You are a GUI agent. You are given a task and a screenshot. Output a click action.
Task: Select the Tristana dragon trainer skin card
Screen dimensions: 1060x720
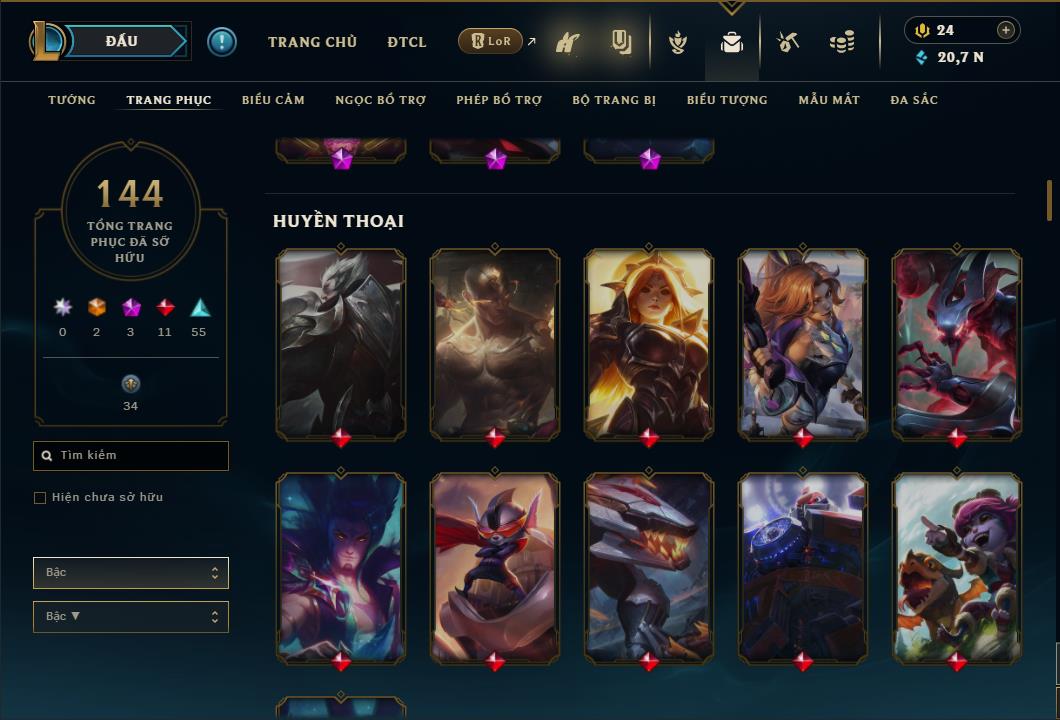tap(957, 566)
